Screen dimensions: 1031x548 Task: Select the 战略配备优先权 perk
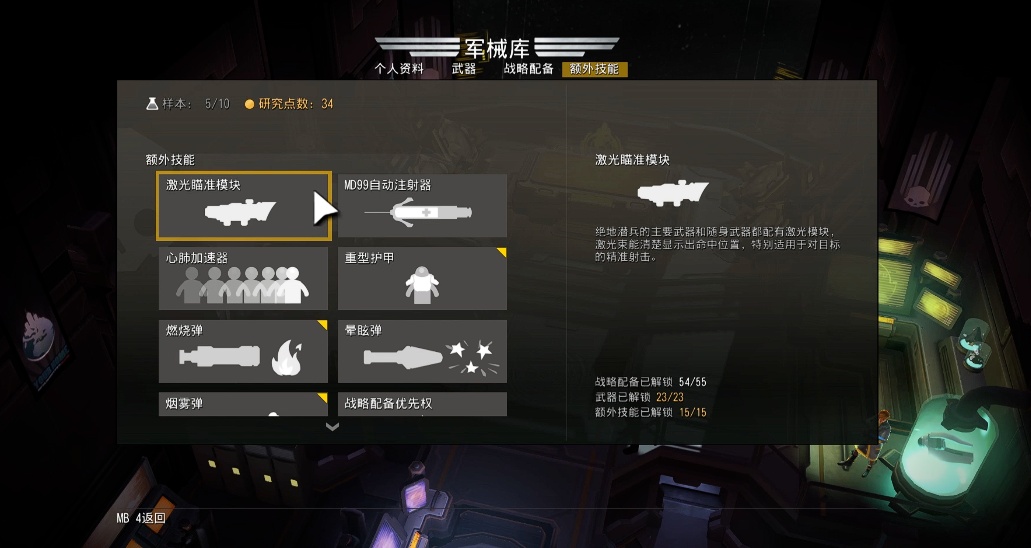pyautogui.click(x=422, y=404)
